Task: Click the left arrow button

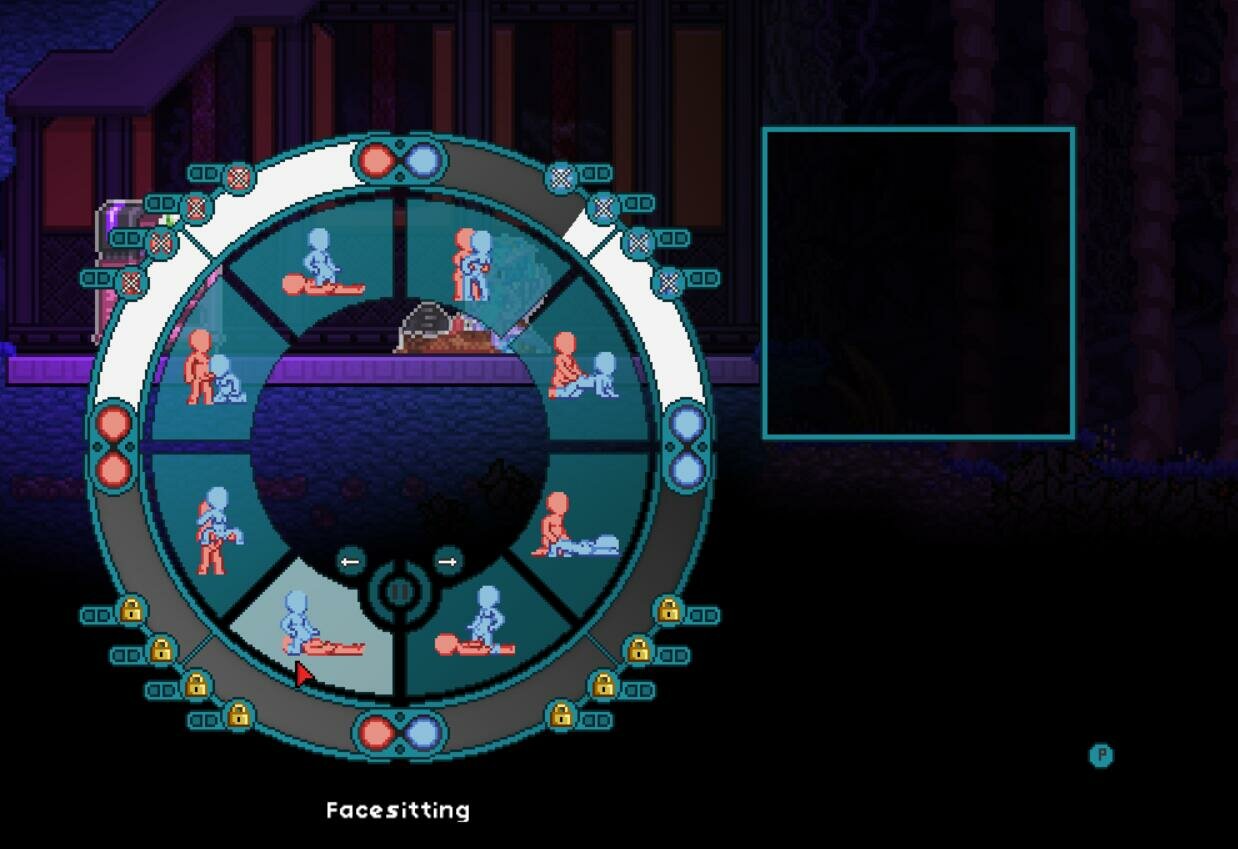Action: 350,562
